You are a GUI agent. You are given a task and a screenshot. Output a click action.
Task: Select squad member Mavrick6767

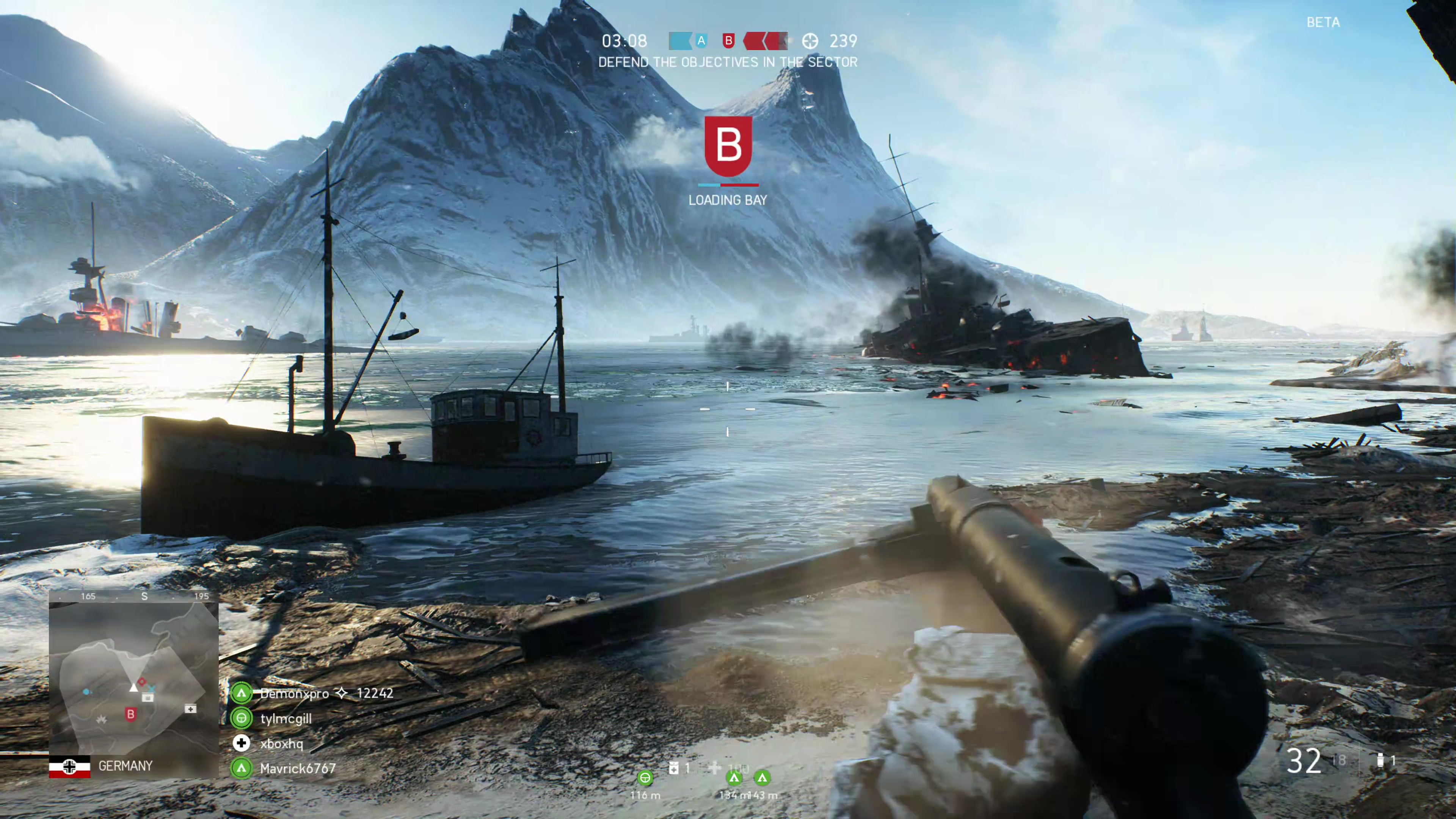298,768
